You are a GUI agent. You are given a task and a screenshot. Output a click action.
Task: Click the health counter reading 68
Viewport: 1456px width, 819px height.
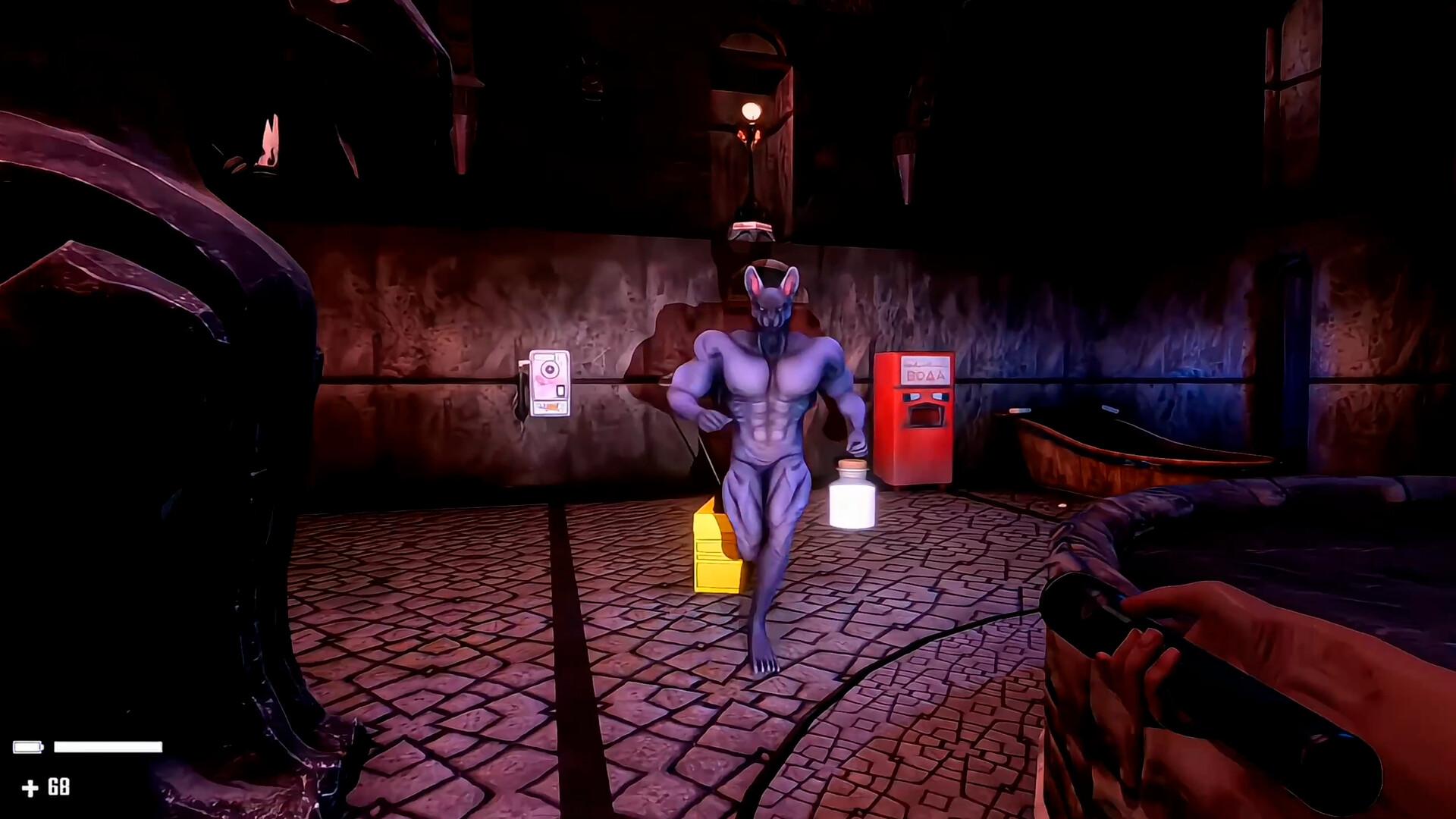tap(59, 785)
